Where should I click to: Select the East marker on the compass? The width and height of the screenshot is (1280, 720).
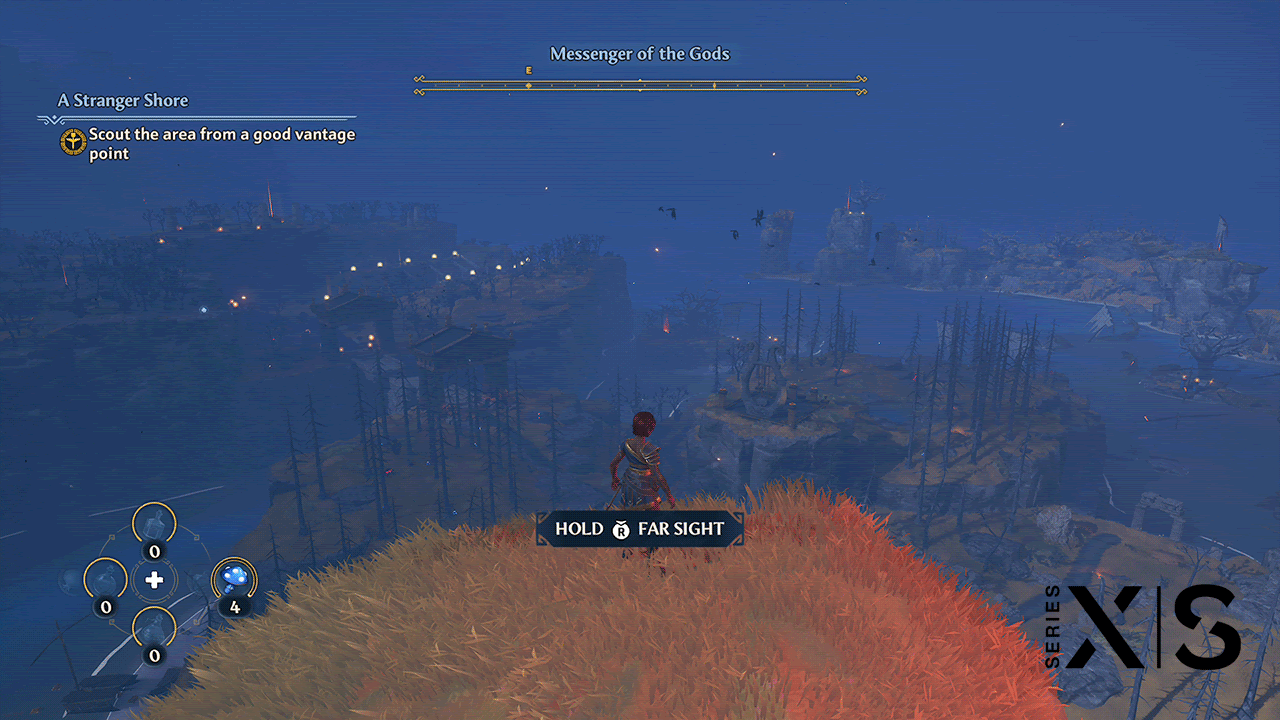tap(528, 71)
